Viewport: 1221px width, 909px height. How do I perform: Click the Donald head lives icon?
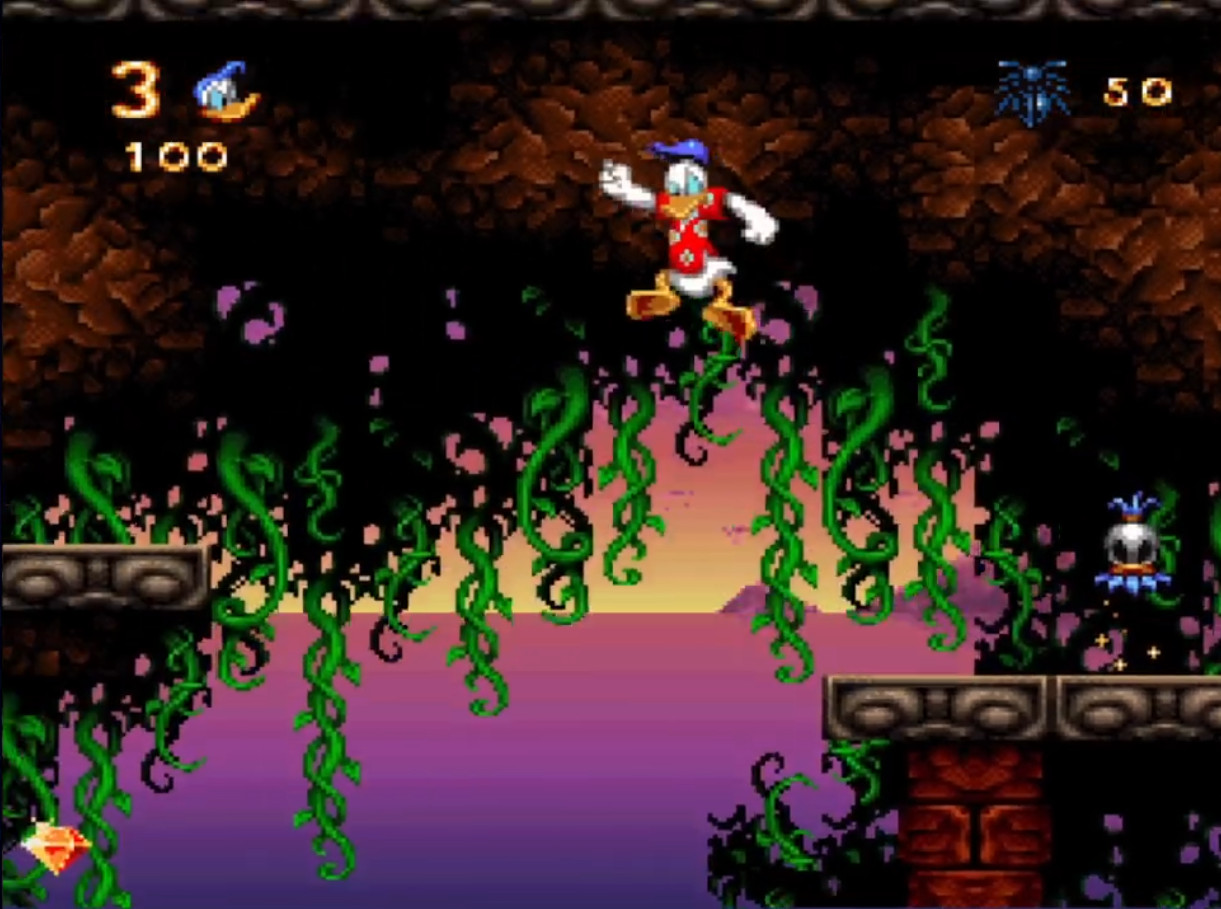[x=225, y=92]
